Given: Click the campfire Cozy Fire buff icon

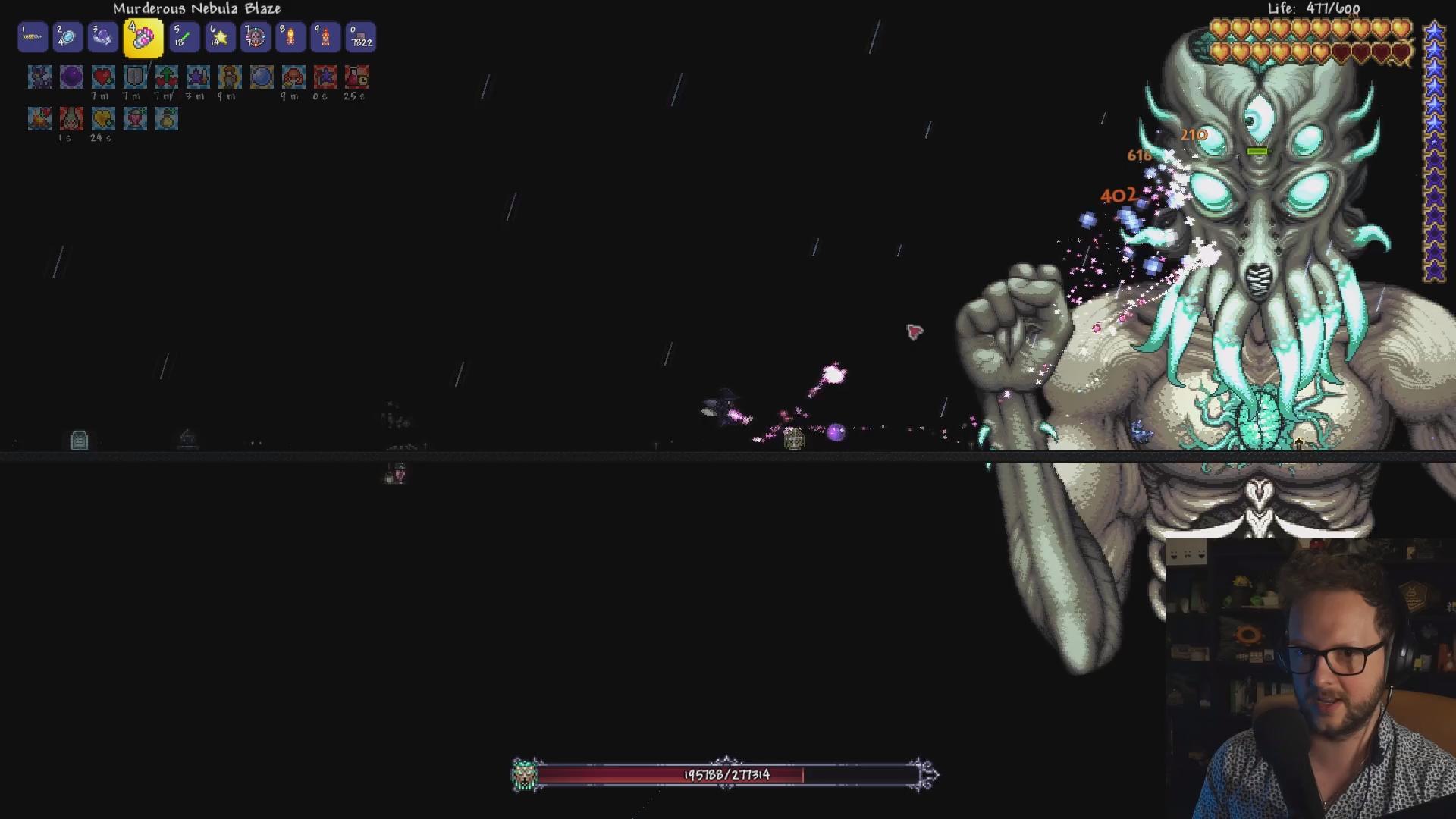Looking at the screenshot, I should [x=39, y=118].
